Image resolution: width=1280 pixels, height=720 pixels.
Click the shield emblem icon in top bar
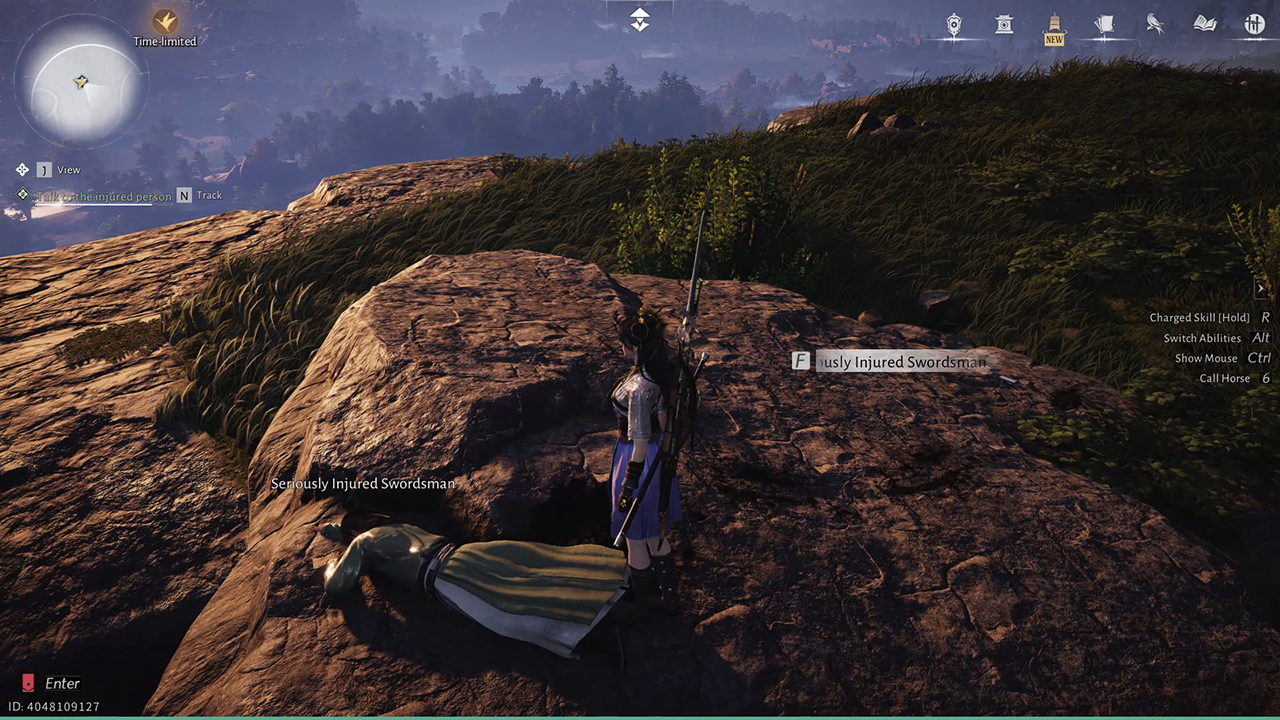coord(954,25)
